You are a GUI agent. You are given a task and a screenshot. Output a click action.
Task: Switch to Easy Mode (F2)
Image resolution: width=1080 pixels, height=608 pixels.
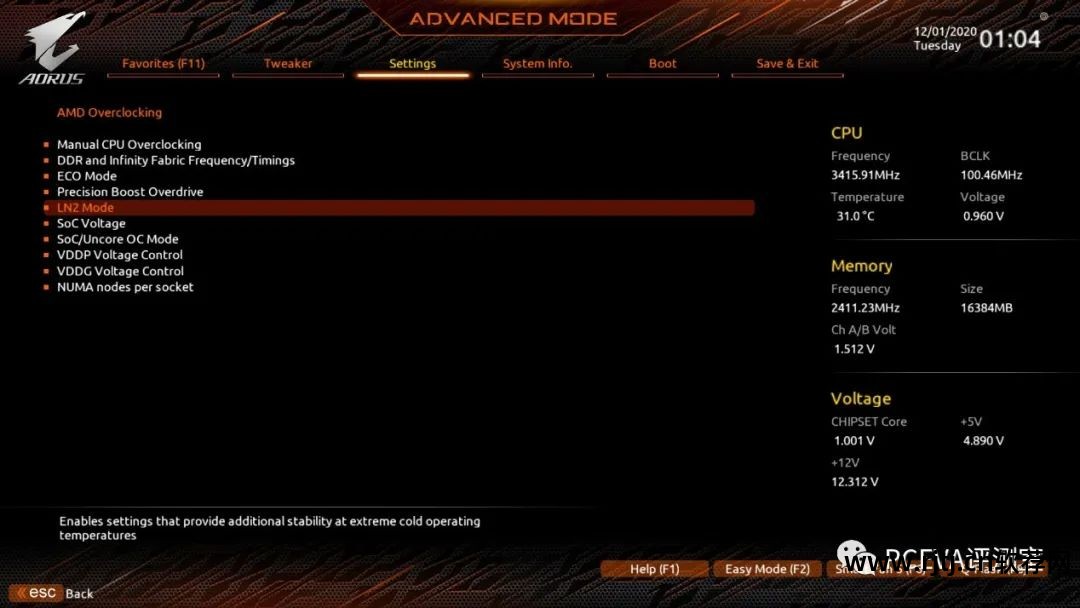[x=767, y=569]
